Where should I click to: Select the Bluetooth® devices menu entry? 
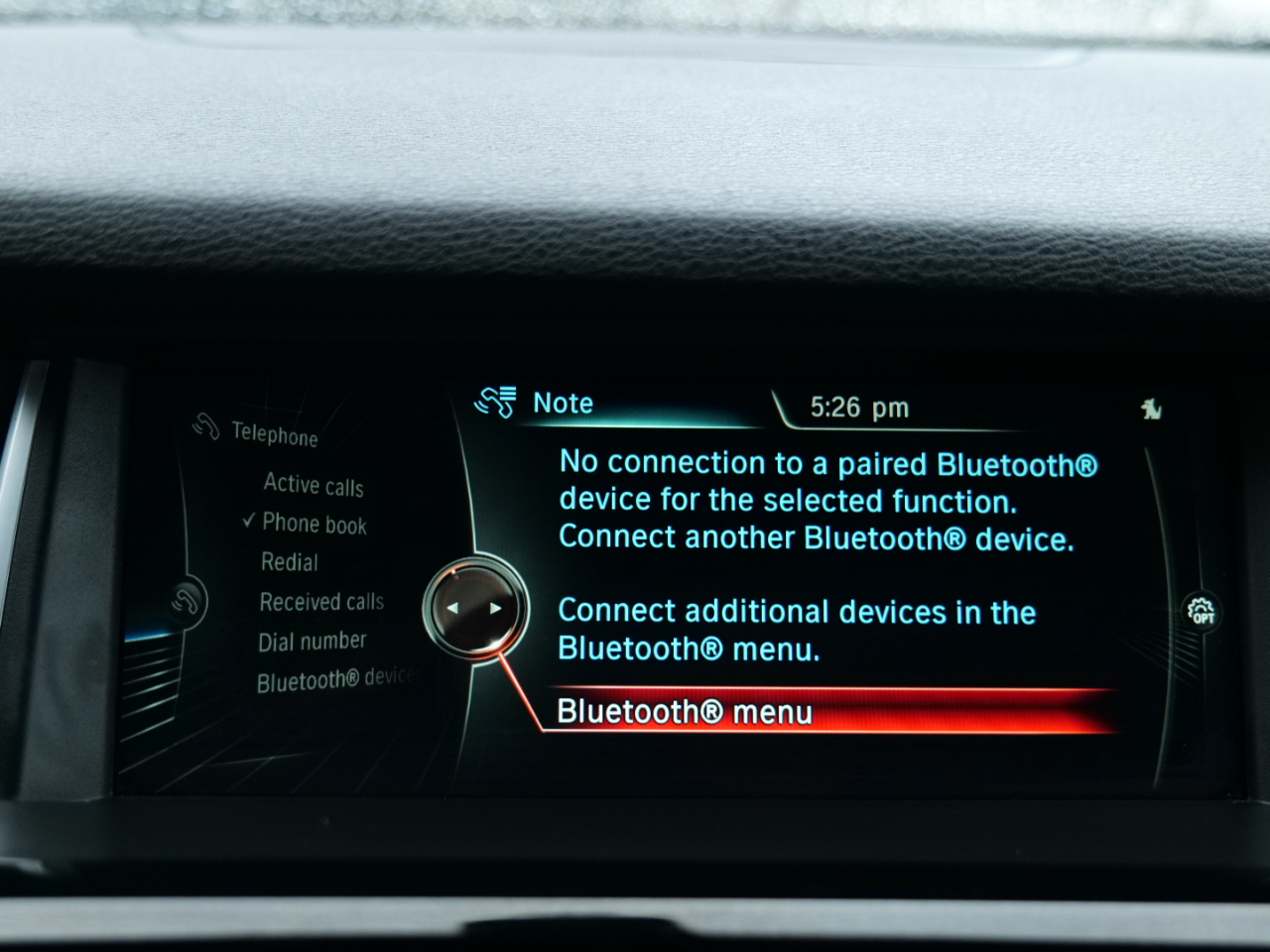[335, 680]
